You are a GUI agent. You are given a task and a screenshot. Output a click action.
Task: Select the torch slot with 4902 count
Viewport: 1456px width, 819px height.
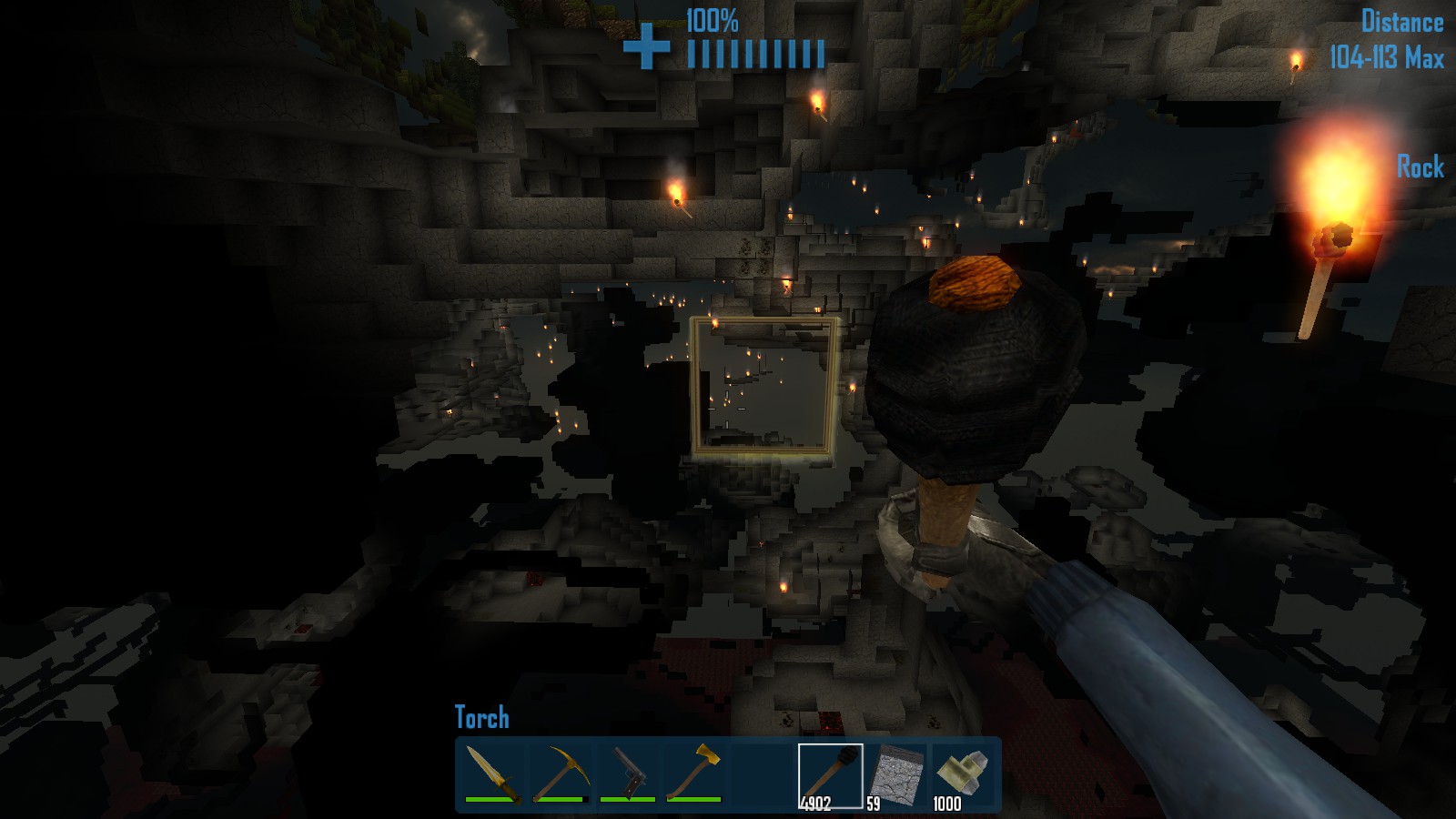(x=830, y=775)
